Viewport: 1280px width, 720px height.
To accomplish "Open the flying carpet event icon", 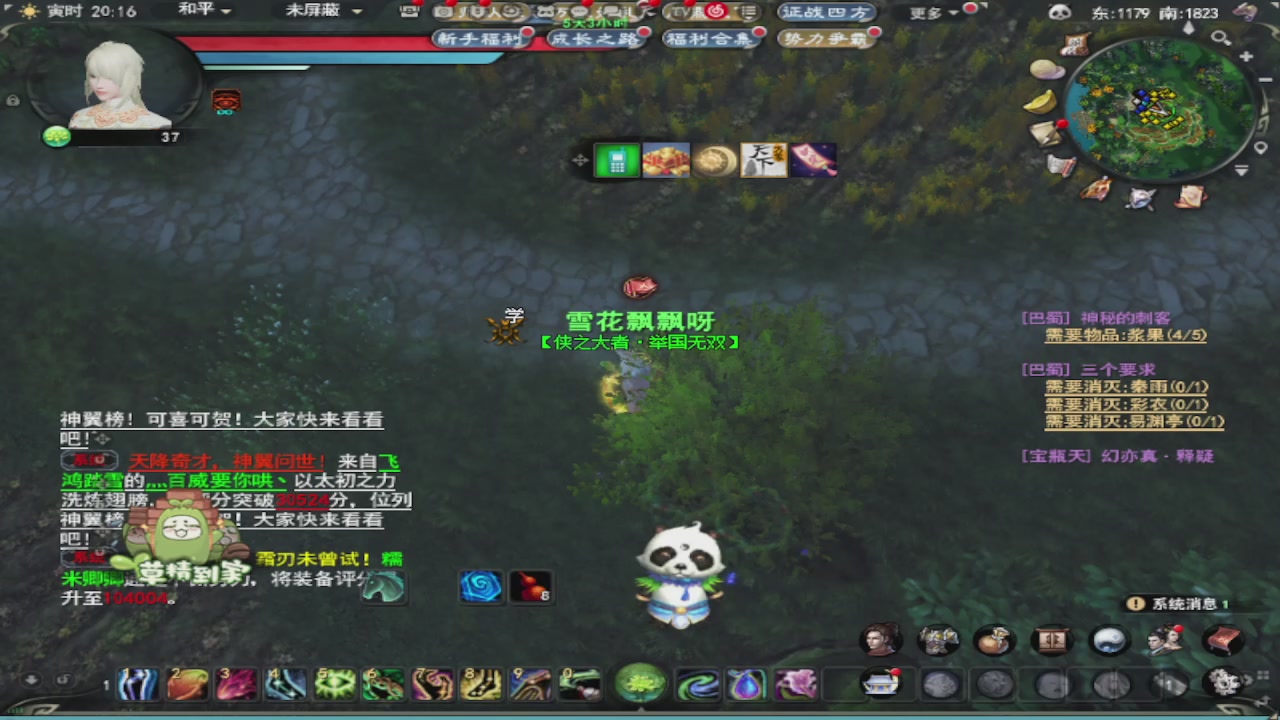I will click(x=814, y=160).
